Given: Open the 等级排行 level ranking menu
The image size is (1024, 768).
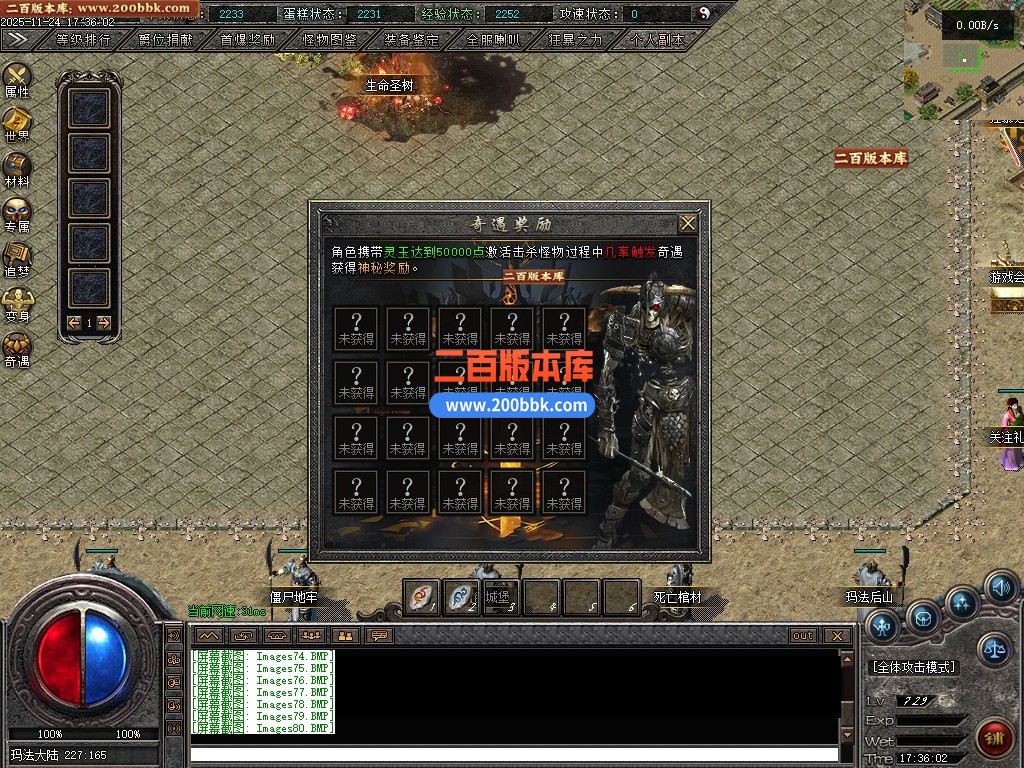Looking at the screenshot, I should pos(84,40).
